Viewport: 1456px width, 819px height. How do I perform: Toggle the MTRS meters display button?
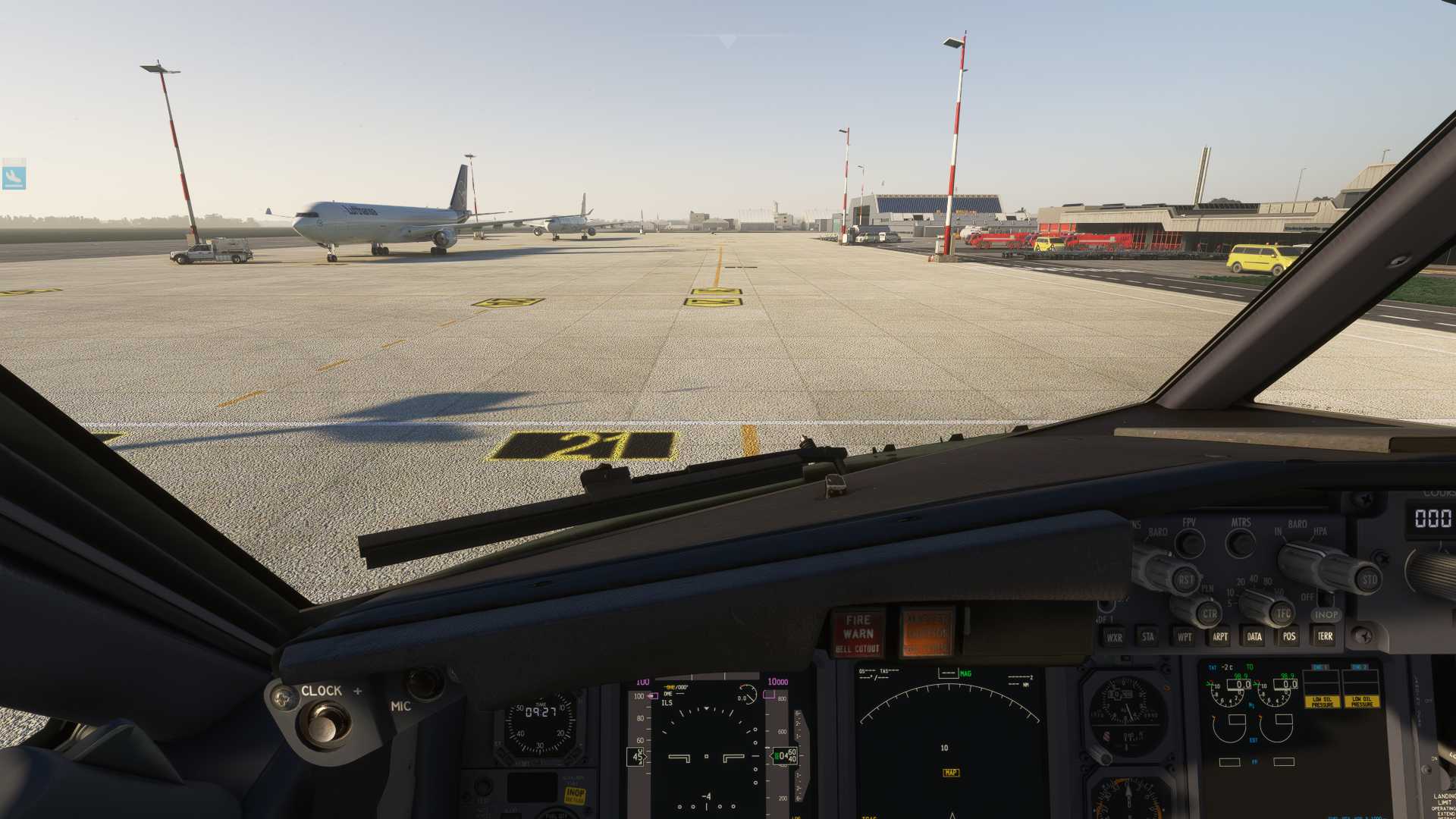(x=1241, y=543)
